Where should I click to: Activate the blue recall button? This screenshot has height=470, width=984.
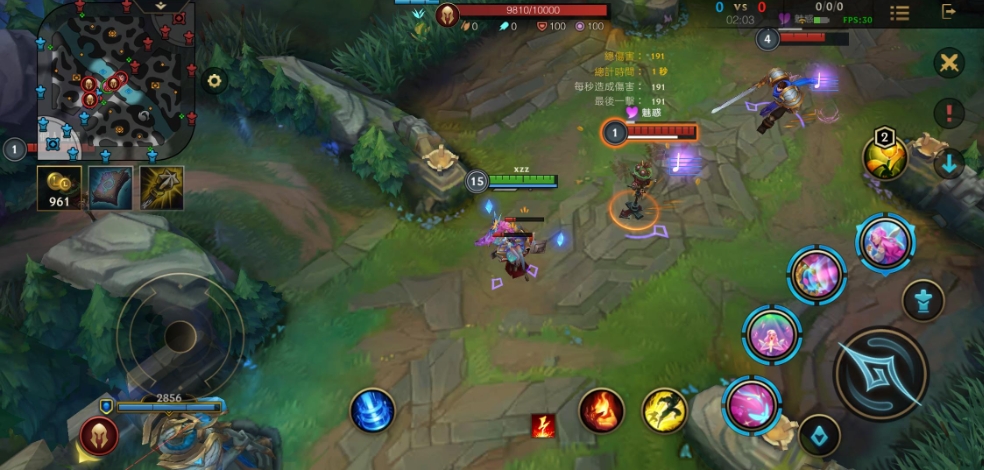click(x=372, y=410)
